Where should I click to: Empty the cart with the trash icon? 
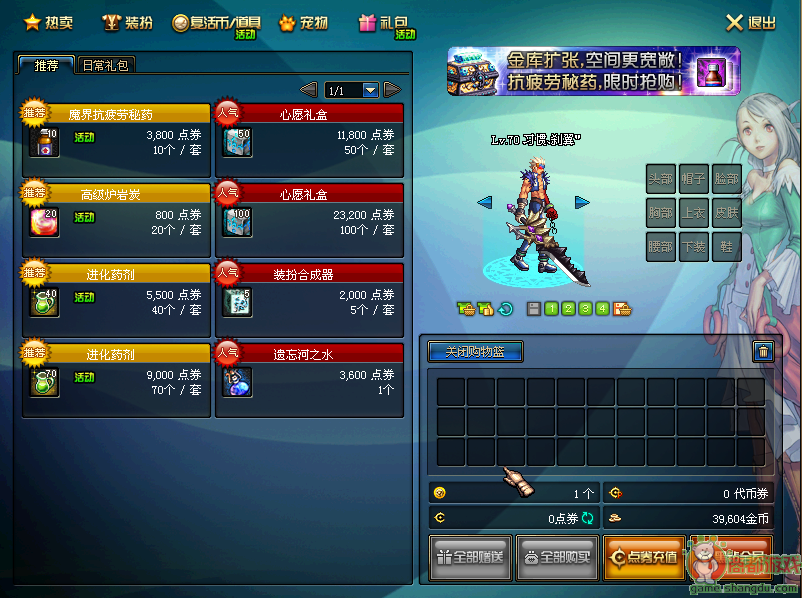[763, 351]
